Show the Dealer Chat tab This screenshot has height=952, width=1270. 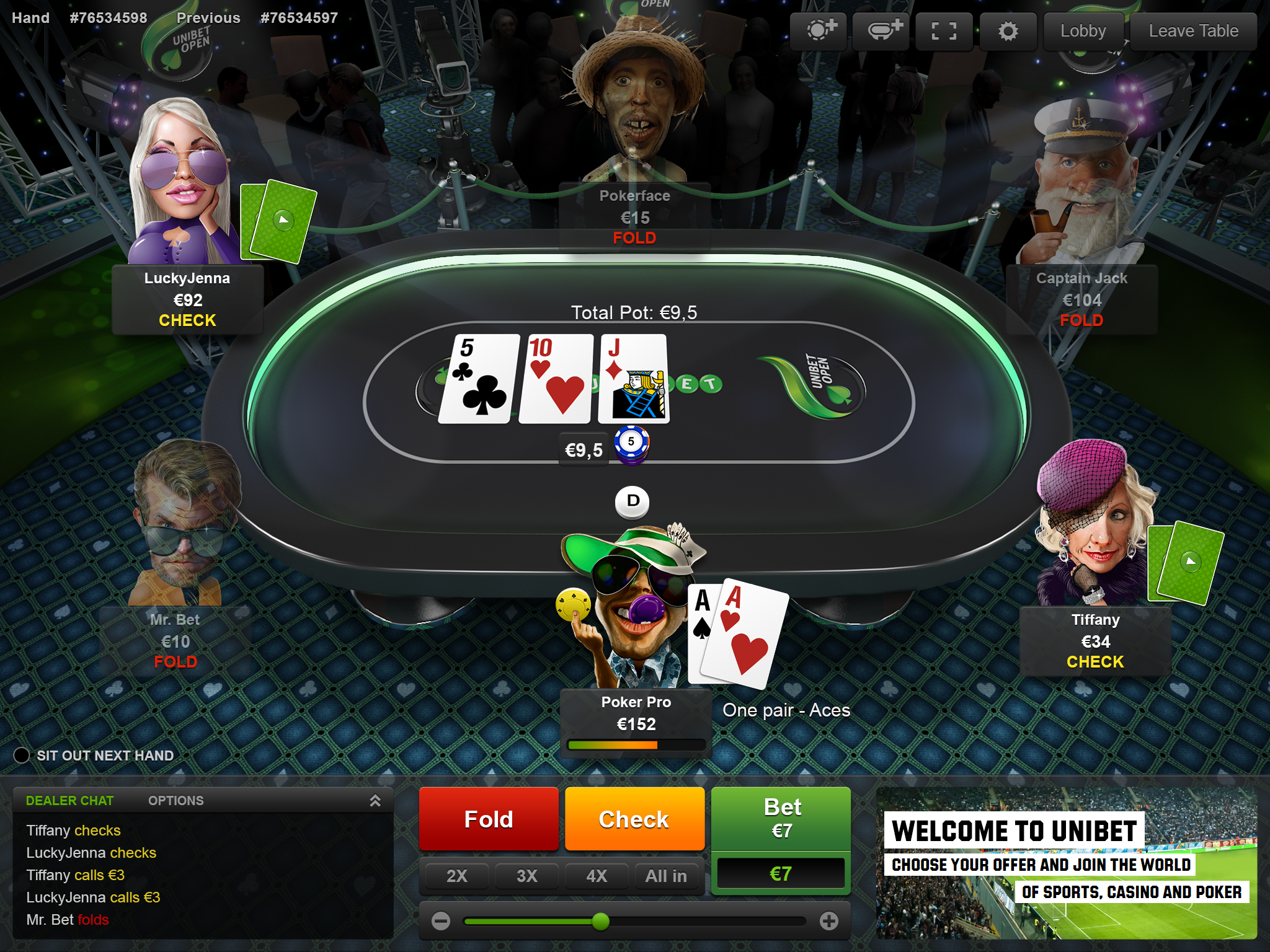pos(69,801)
